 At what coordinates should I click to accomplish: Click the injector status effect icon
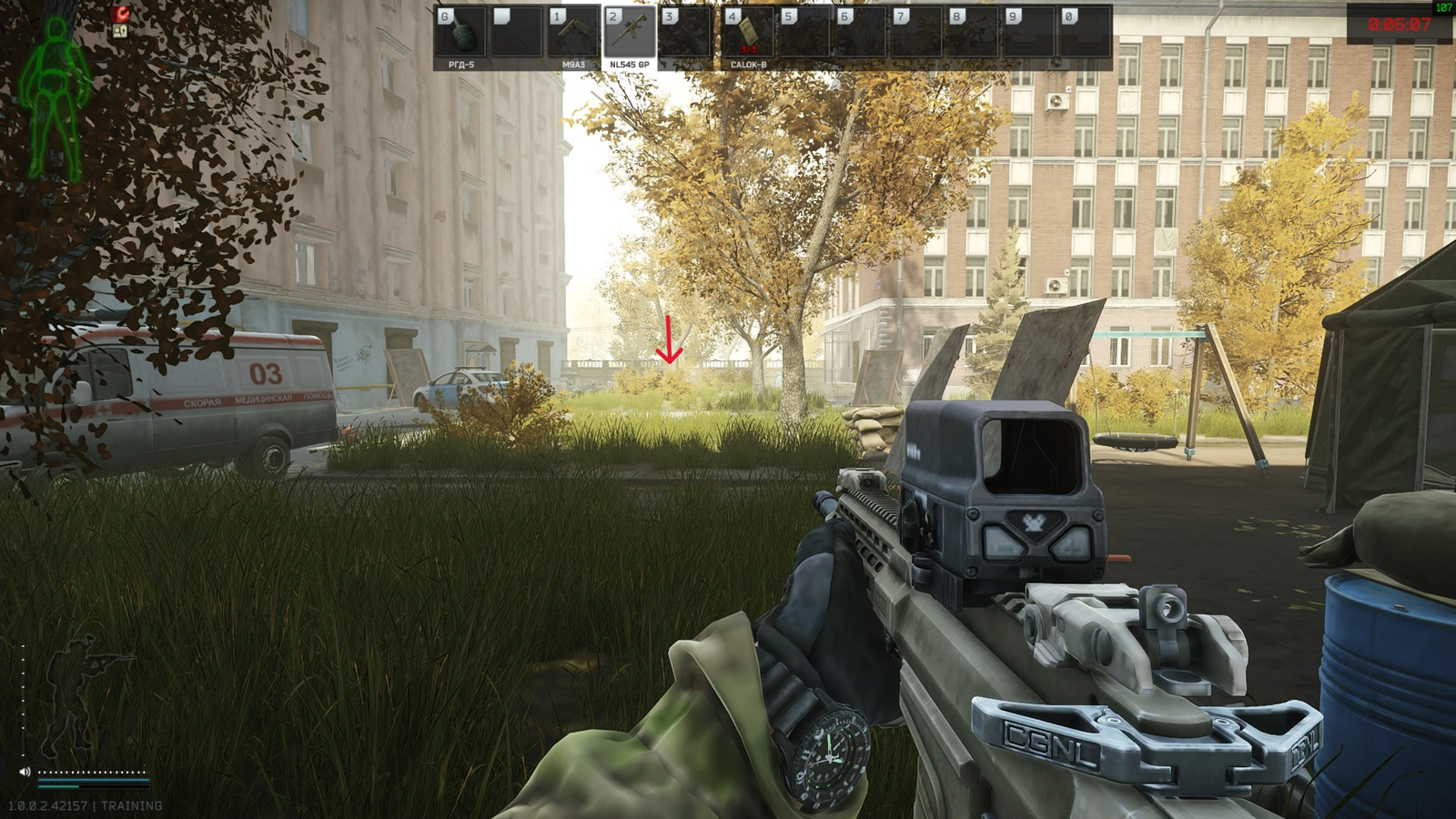click(x=120, y=31)
